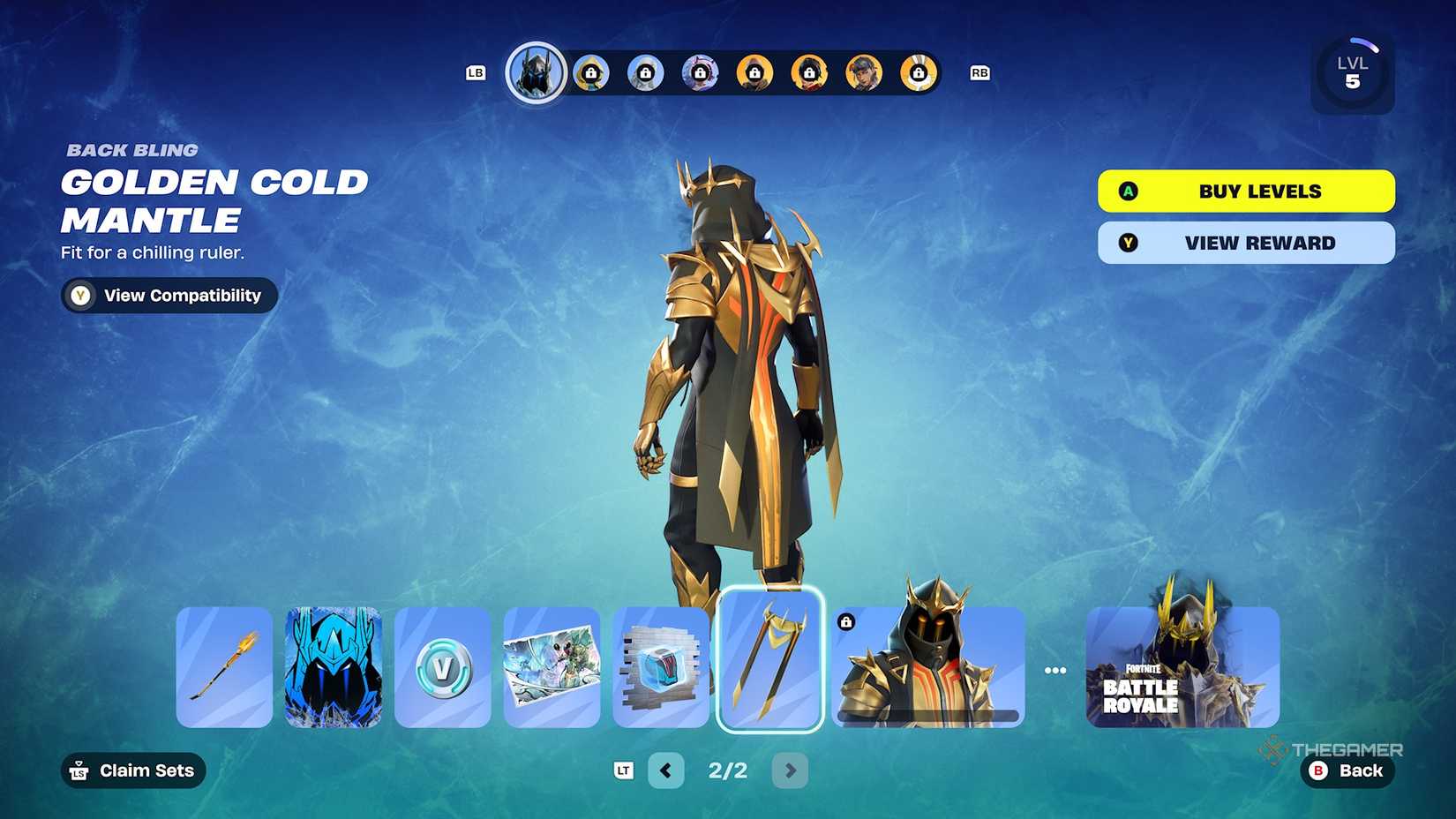1456x819 pixels.
Task: Open the locked second avatar on the page strip
Action: pos(590,72)
